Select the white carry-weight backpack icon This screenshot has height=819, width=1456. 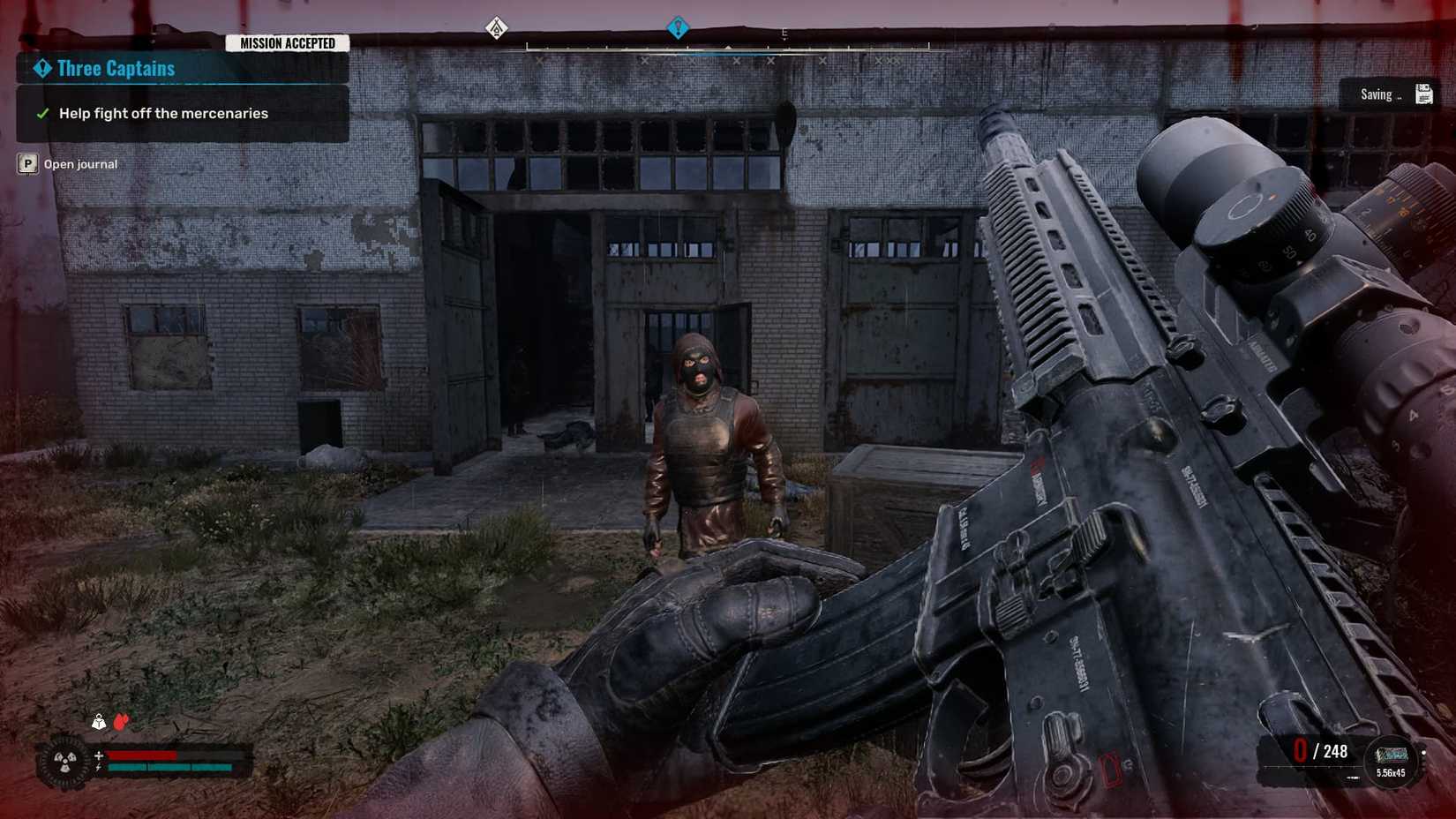[x=98, y=722]
